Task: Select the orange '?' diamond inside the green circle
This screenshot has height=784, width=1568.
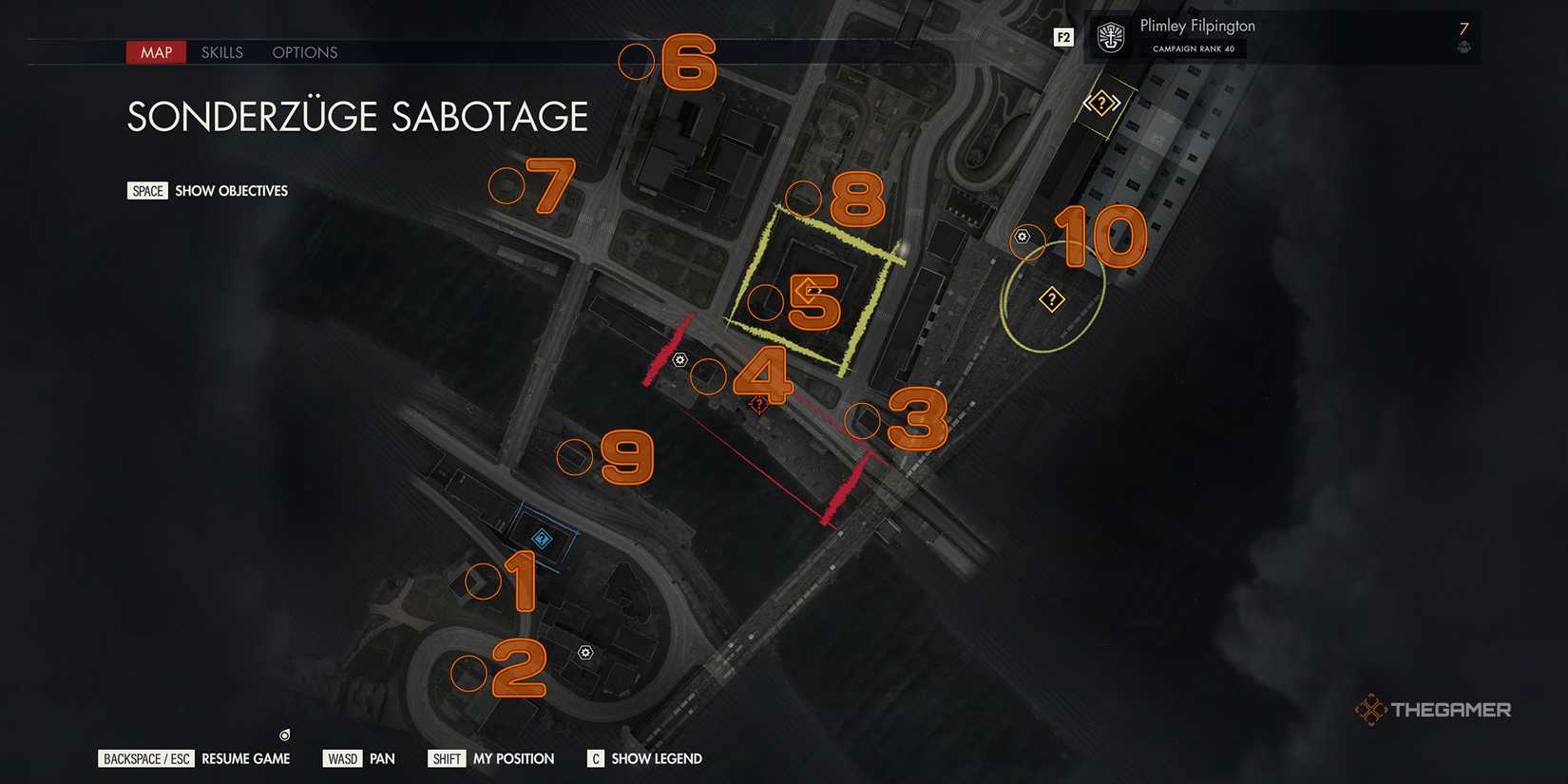Action: (x=1050, y=299)
